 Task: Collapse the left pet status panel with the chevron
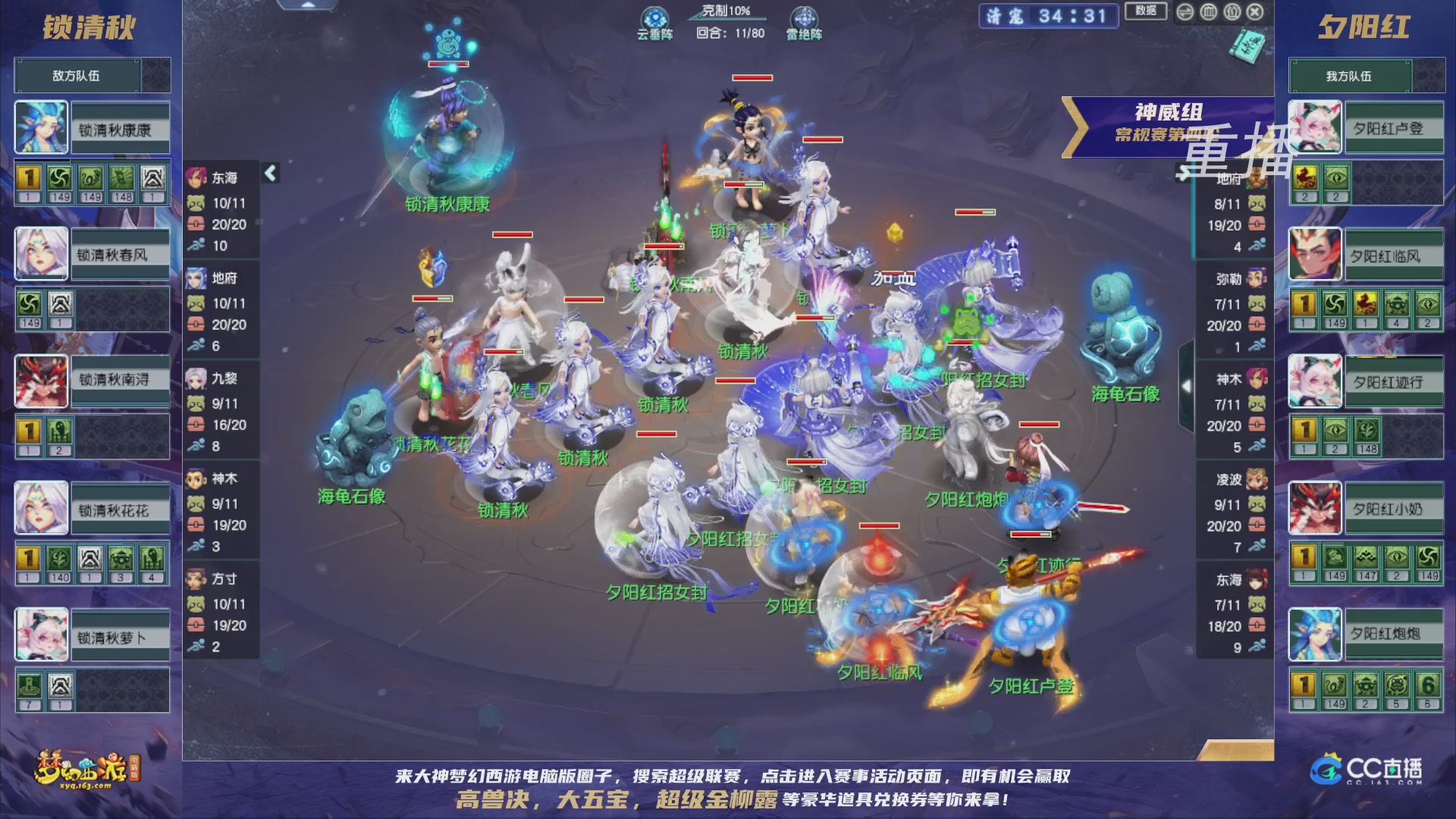tap(269, 172)
